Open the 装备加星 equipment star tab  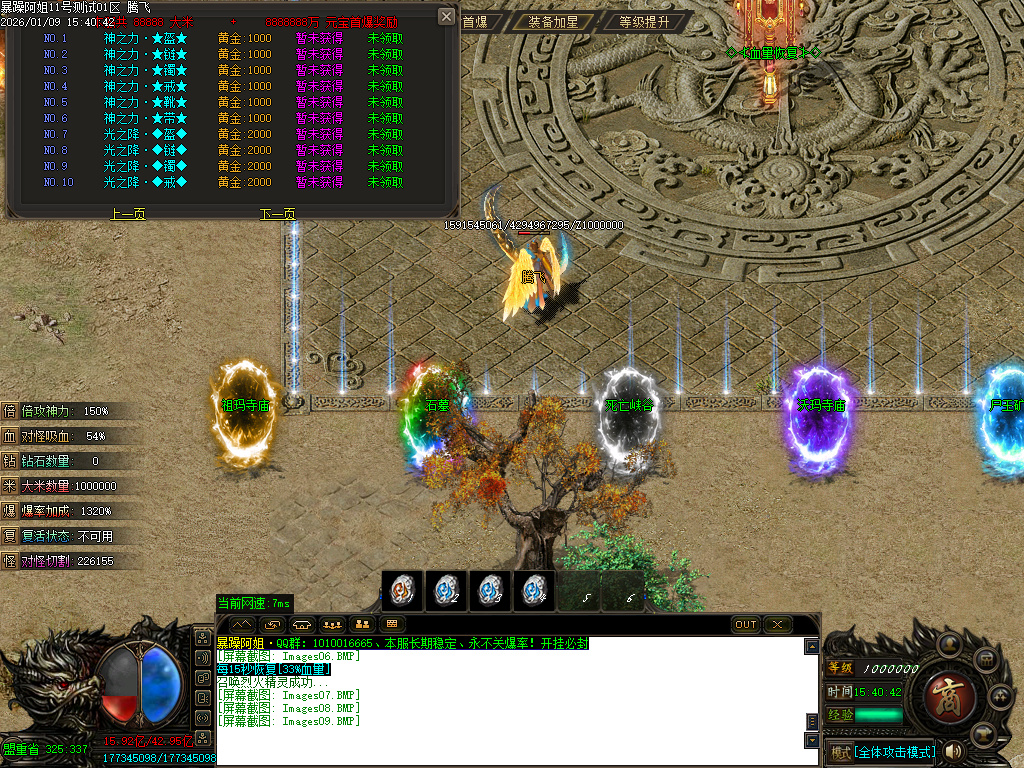coord(553,21)
